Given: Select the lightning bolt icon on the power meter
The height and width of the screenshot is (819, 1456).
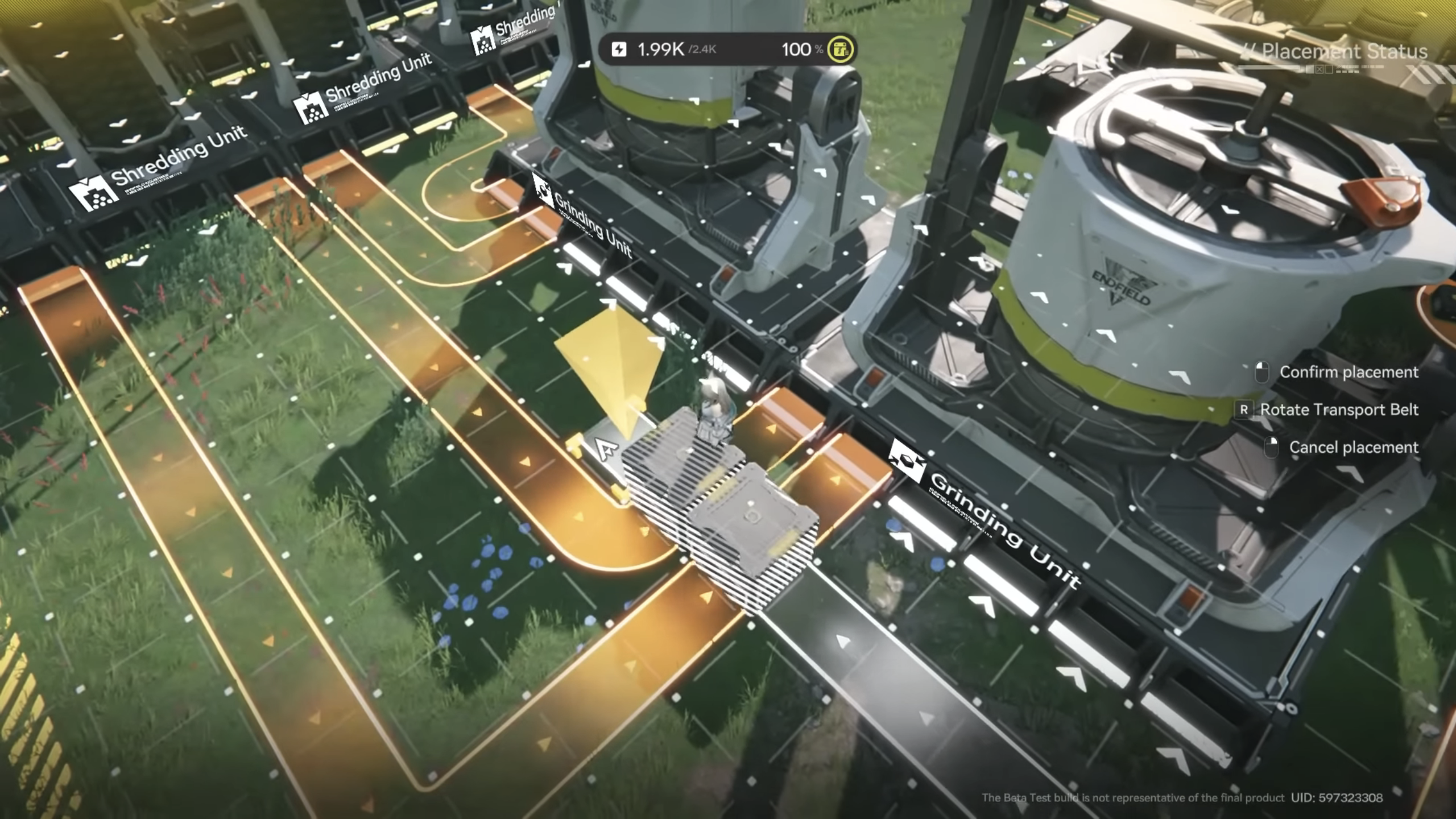Looking at the screenshot, I should pyautogui.click(x=619, y=49).
